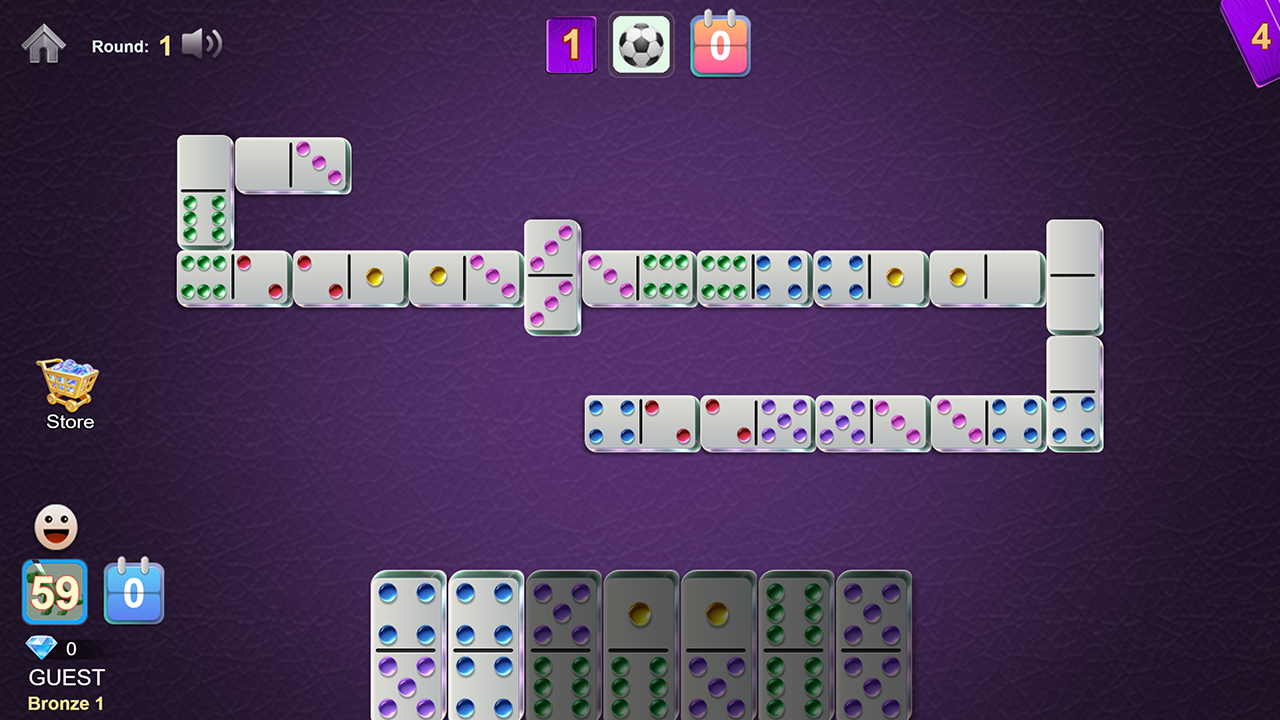Send an emote using the smiley face icon
The image size is (1280, 720).
55,526
